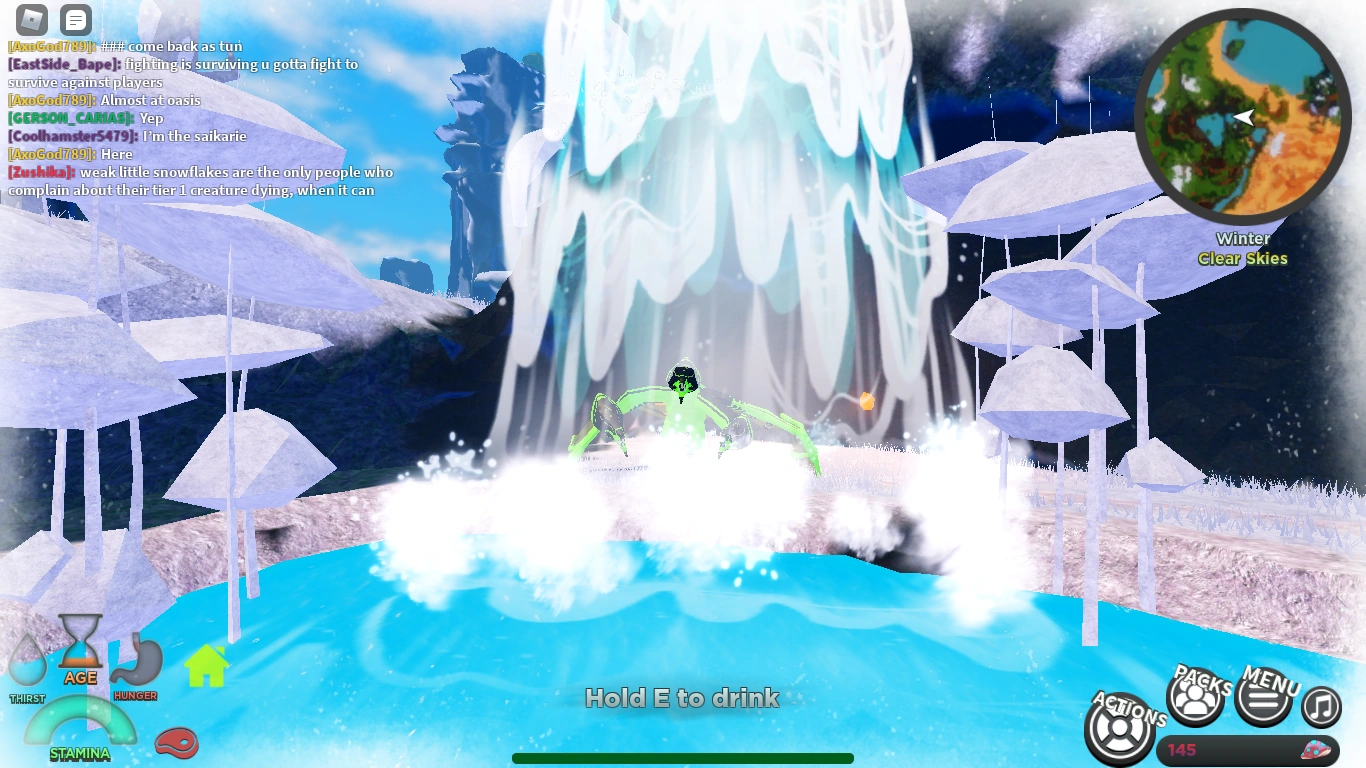This screenshot has height=768, width=1366.
Task: Click the green home marker icon
Action: [x=205, y=665]
